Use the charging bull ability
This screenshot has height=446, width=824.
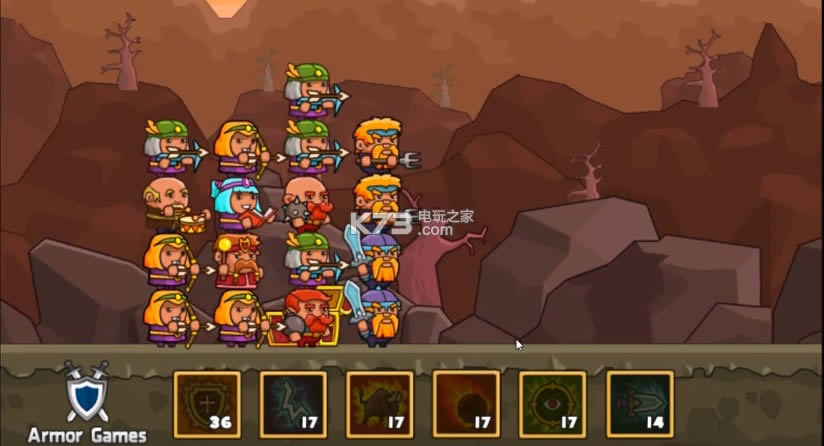pyautogui.click(x=380, y=404)
